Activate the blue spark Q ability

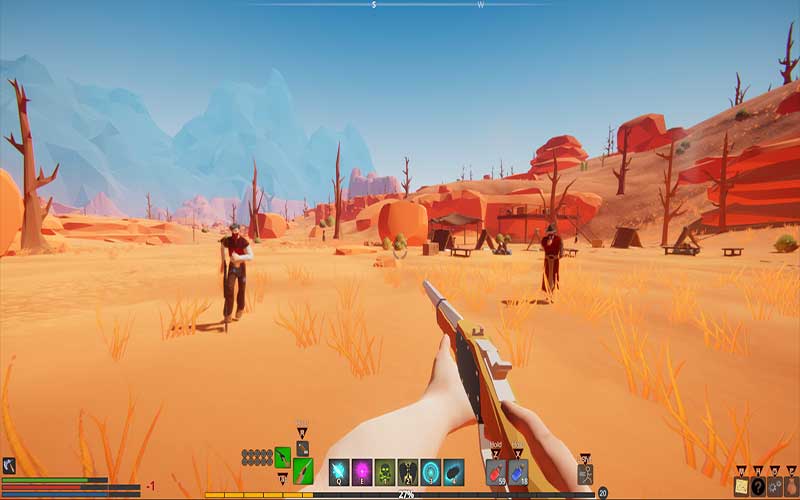(339, 471)
